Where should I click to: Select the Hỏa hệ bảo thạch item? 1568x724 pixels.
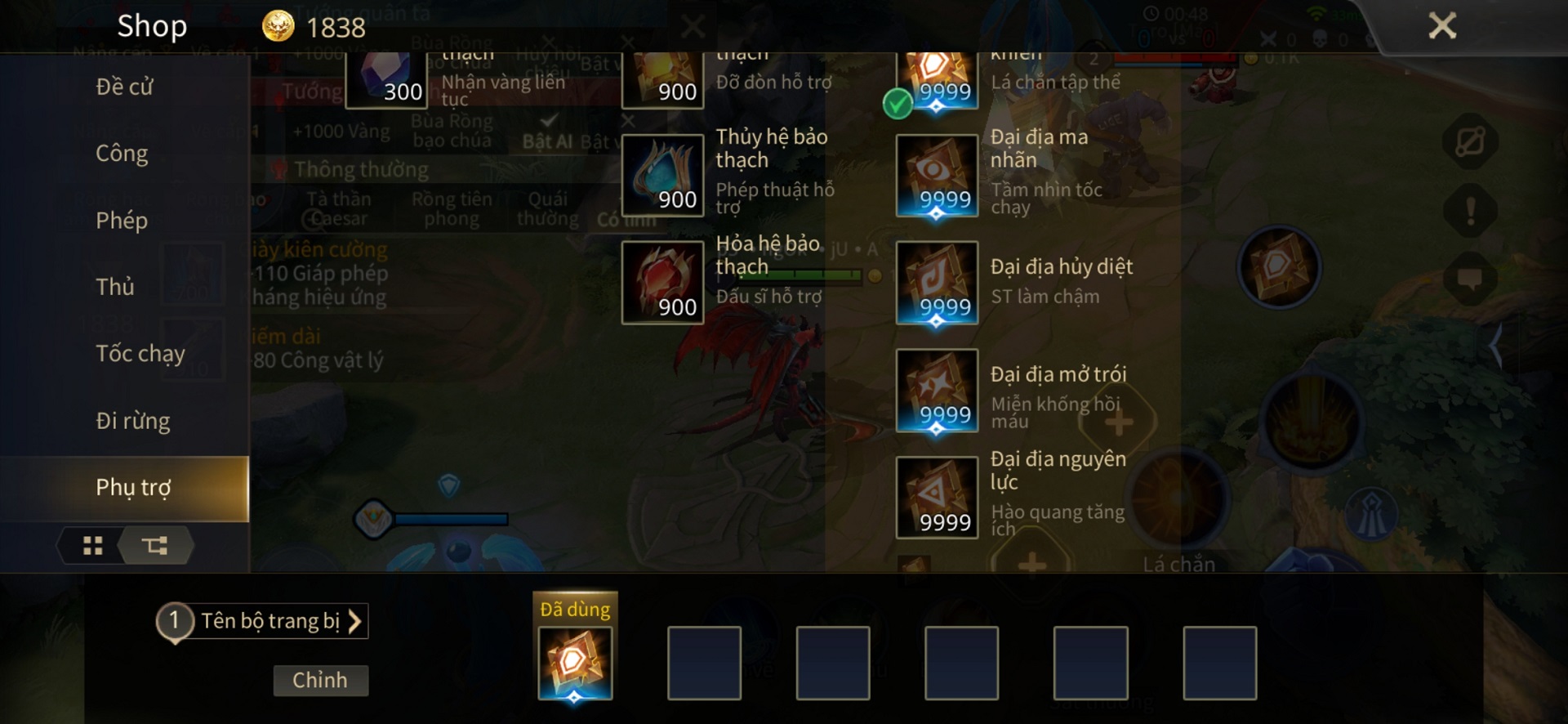[662, 283]
